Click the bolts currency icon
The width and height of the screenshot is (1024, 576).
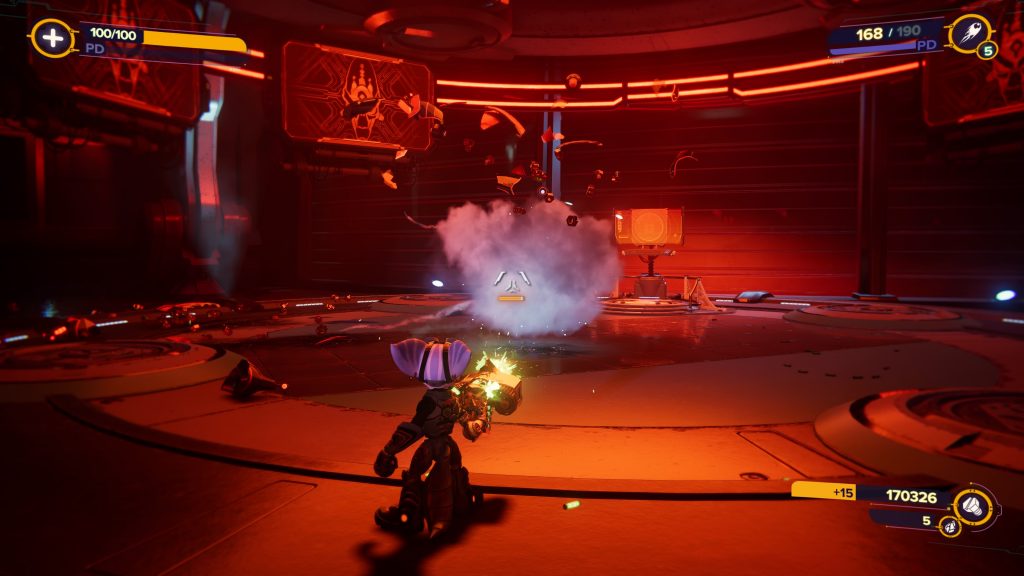click(972, 505)
